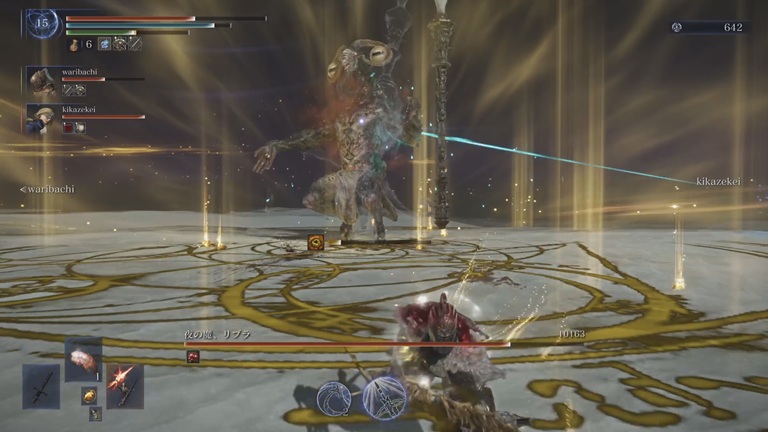
Task: Click the orange item marker below the boss
Action: click(x=316, y=242)
